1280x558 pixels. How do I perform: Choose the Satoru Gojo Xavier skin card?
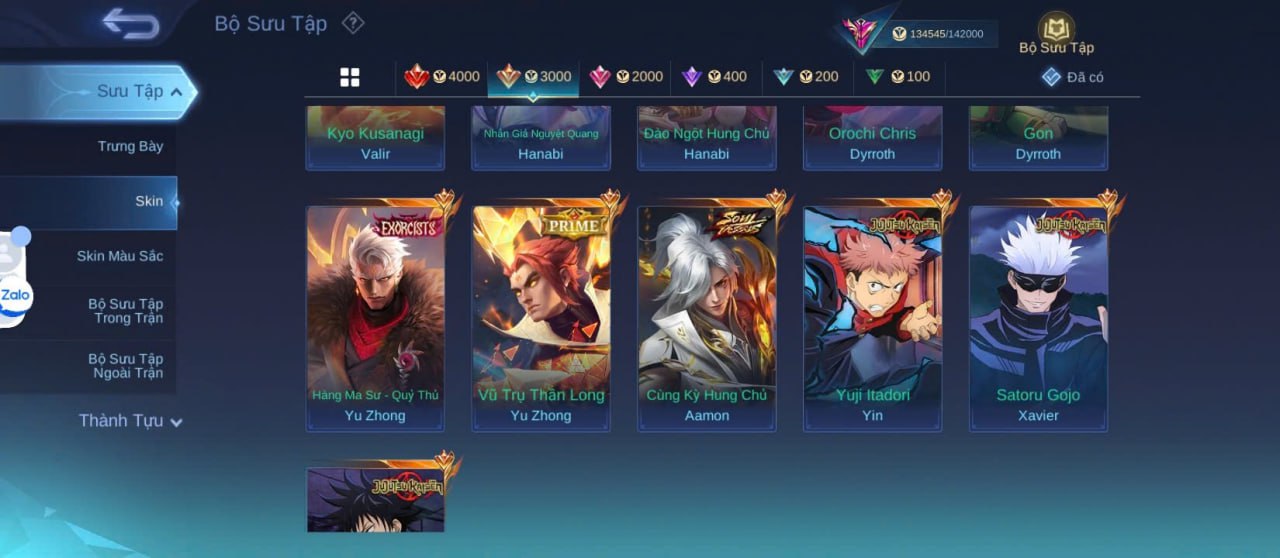coord(1038,319)
